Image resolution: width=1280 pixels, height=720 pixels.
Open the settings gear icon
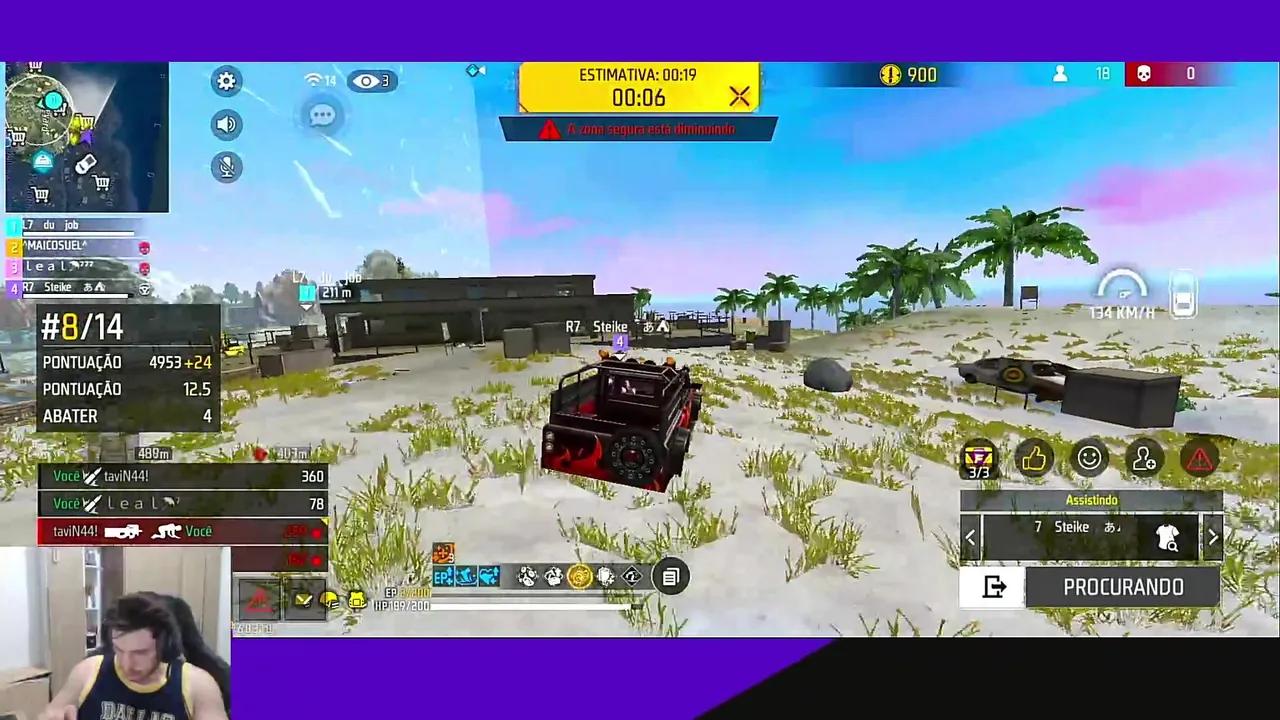[226, 81]
